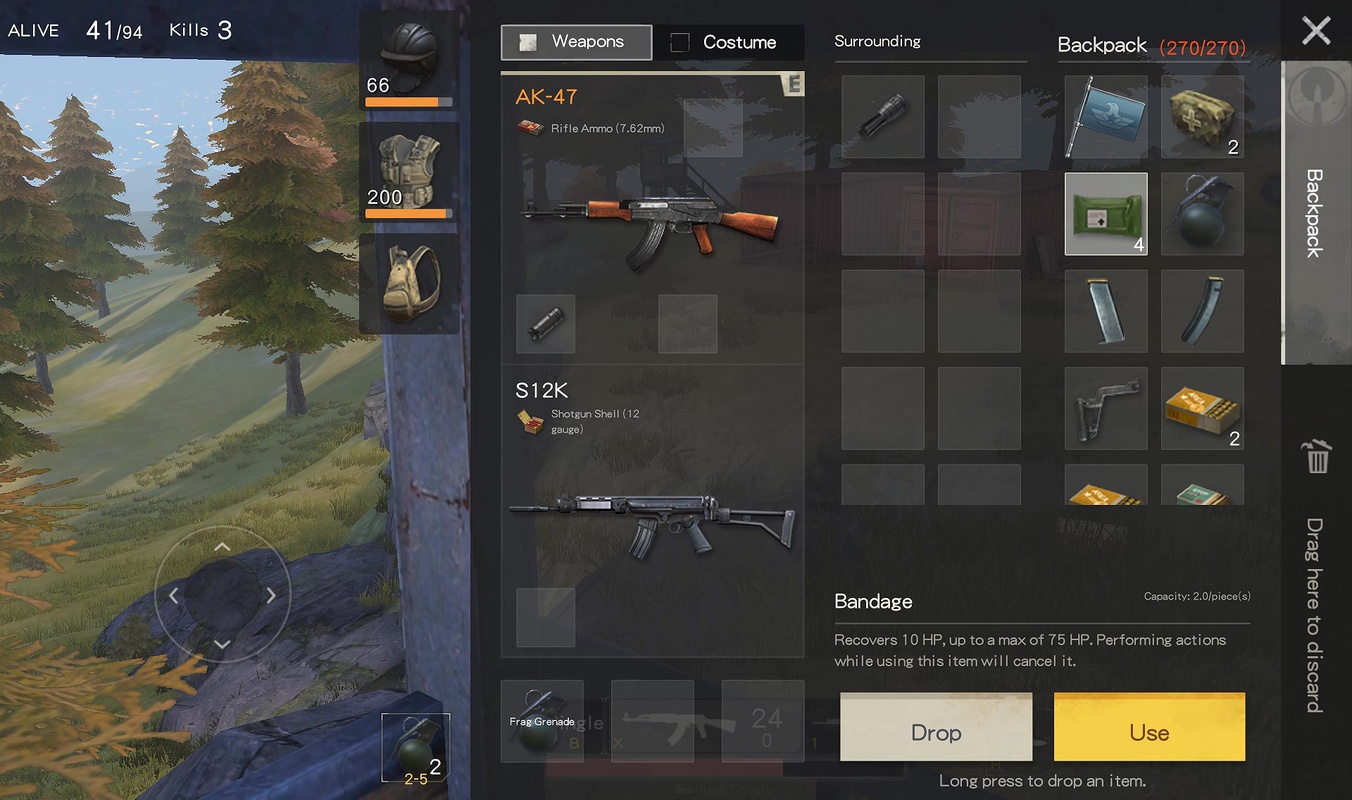The width and height of the screenshot is (1352, 800).
Task: Select the first aid pouch in backpack
Action: coord(1202,116)
